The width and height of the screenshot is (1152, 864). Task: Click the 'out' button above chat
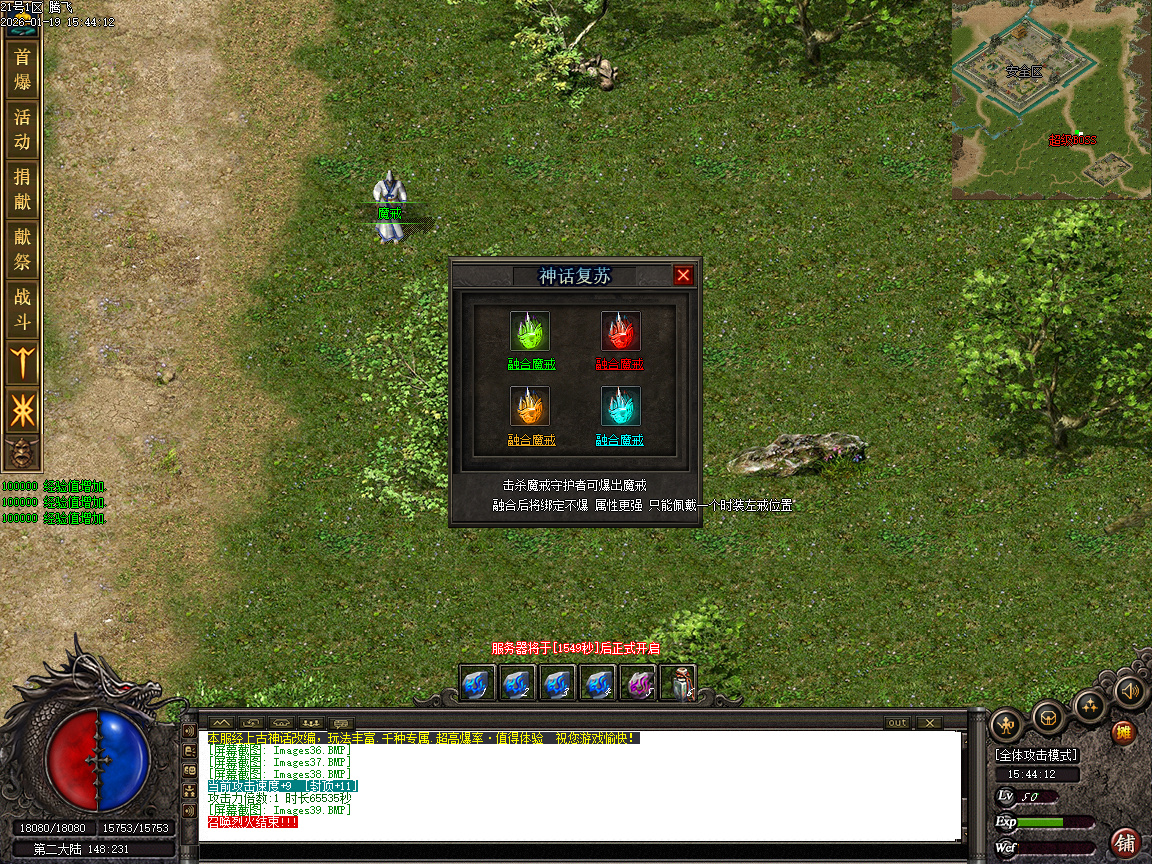(897, 723)
